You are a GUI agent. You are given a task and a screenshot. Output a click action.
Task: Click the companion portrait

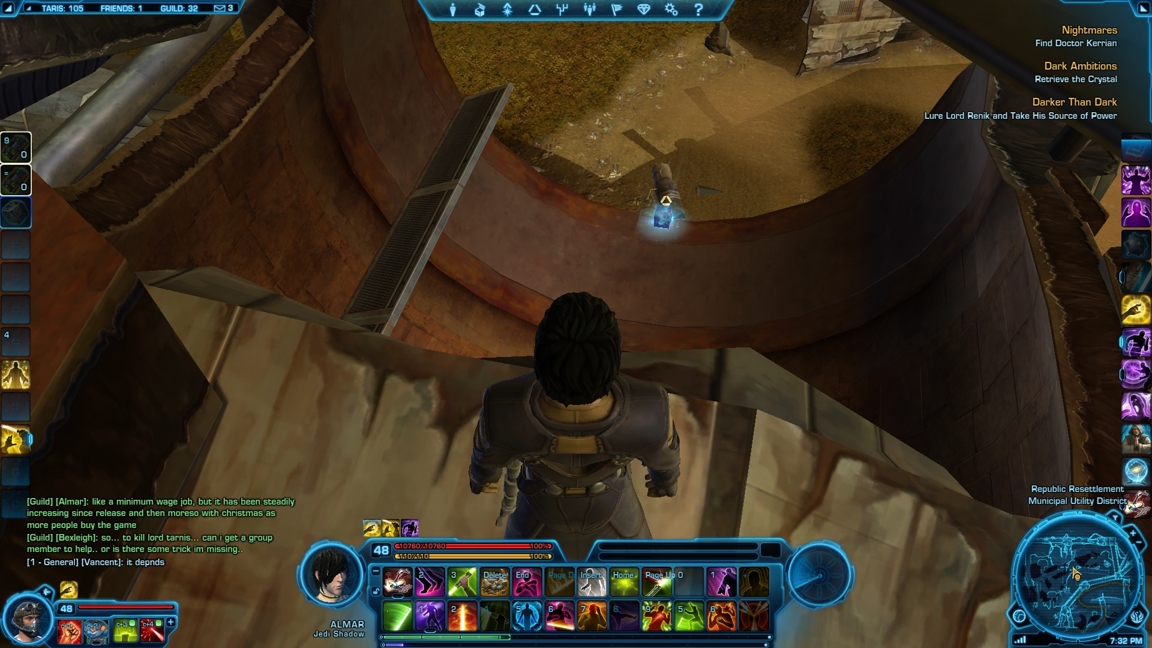[x=27, y=618]
